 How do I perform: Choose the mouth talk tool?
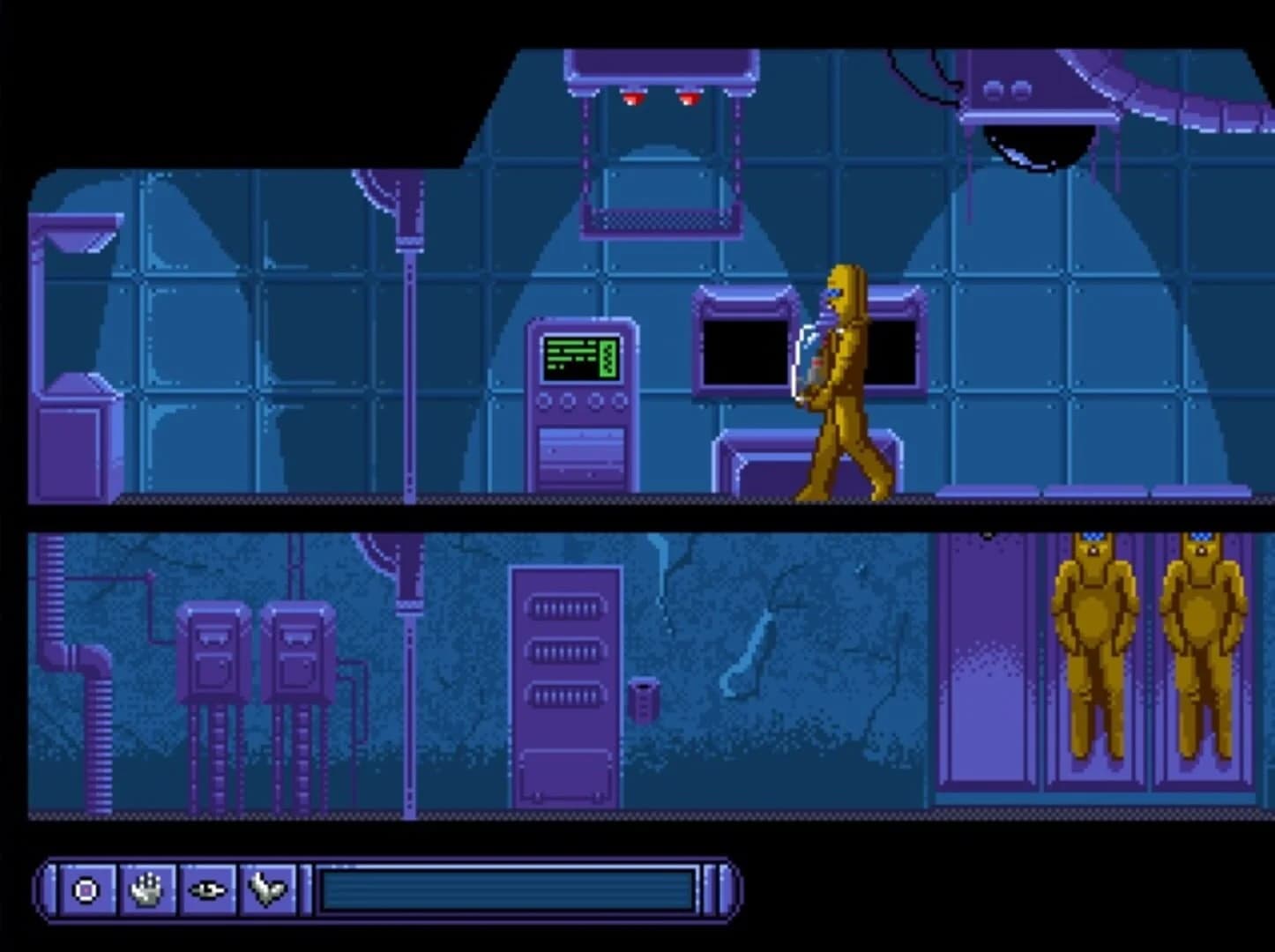coord(269,891)
